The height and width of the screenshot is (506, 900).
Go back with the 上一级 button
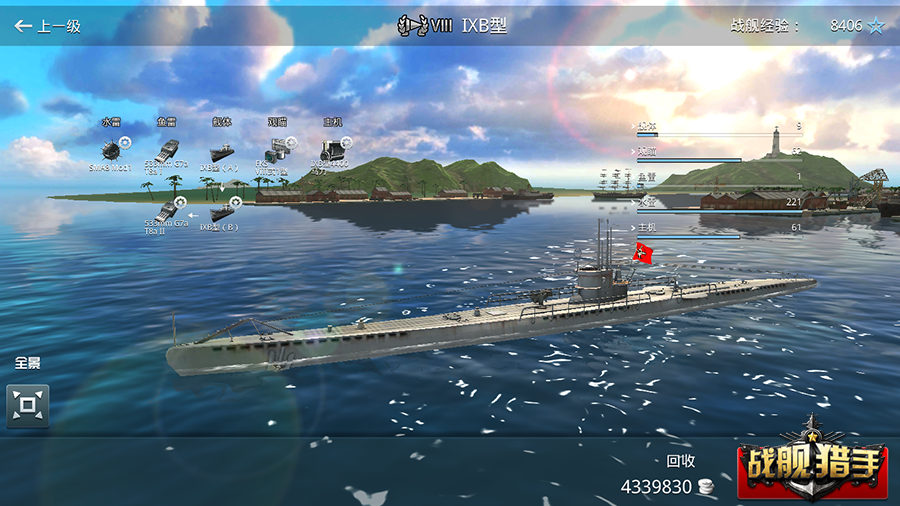47,26
